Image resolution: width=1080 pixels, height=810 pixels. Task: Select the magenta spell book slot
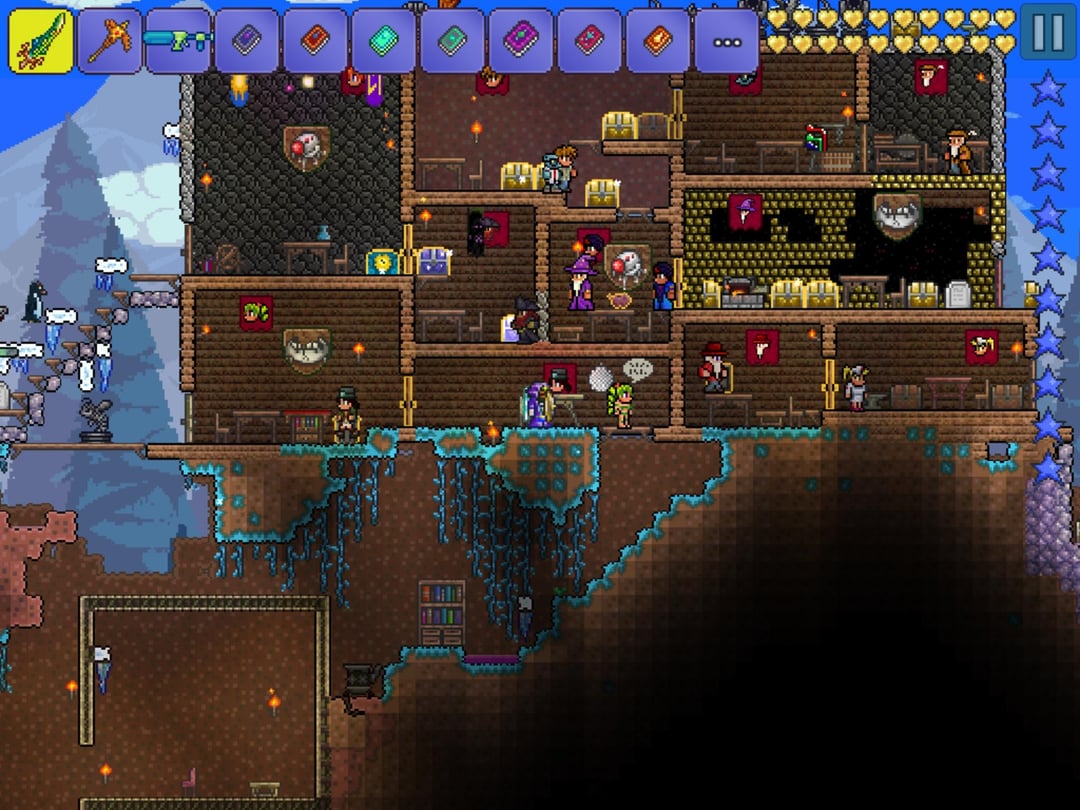(521, 41)
